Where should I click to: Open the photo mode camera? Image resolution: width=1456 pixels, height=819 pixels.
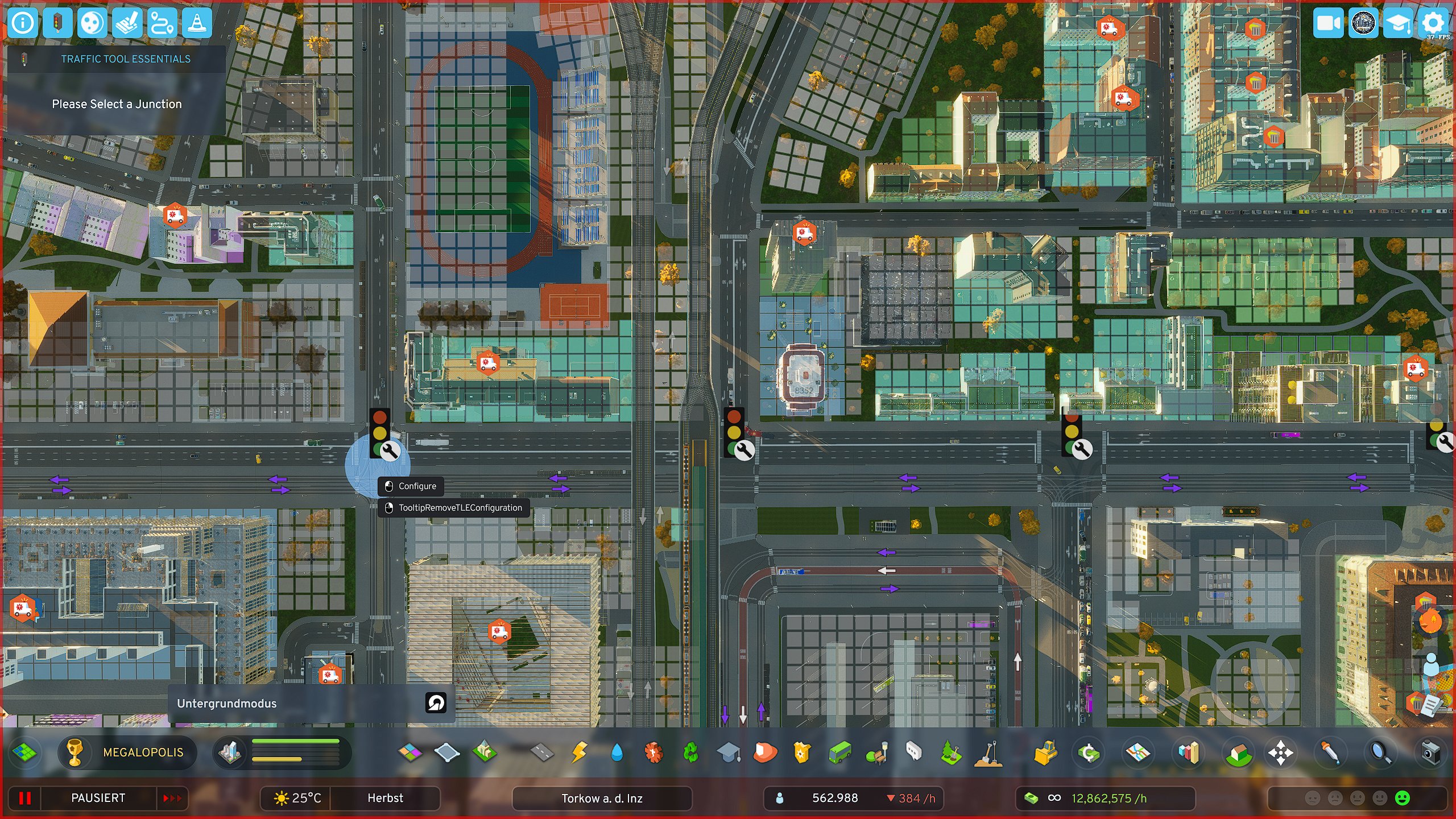tap(1430, 752)
